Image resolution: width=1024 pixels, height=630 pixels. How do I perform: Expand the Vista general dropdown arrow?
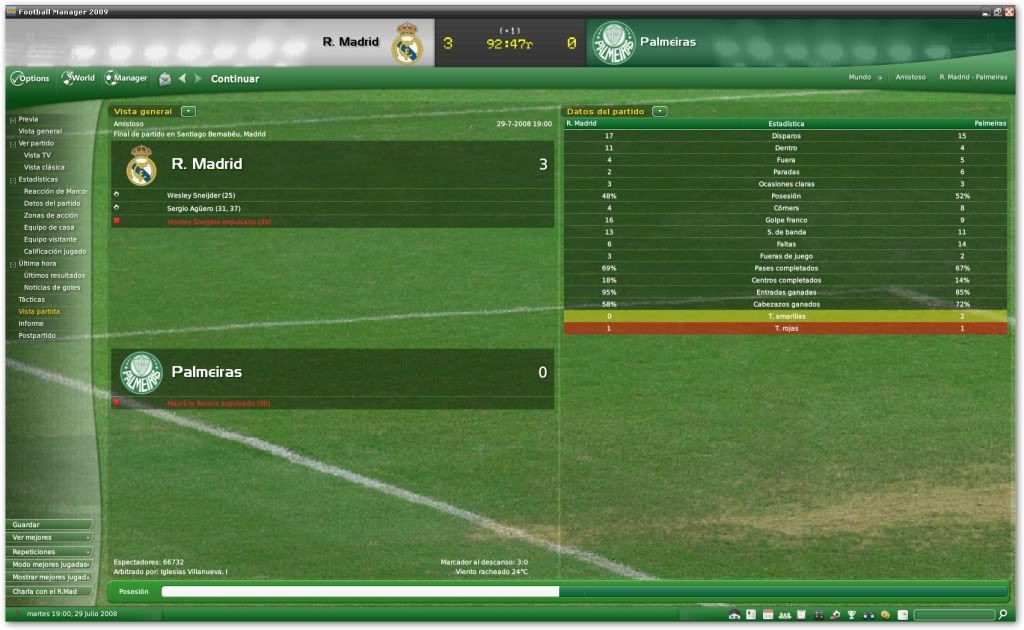(188, 111)
